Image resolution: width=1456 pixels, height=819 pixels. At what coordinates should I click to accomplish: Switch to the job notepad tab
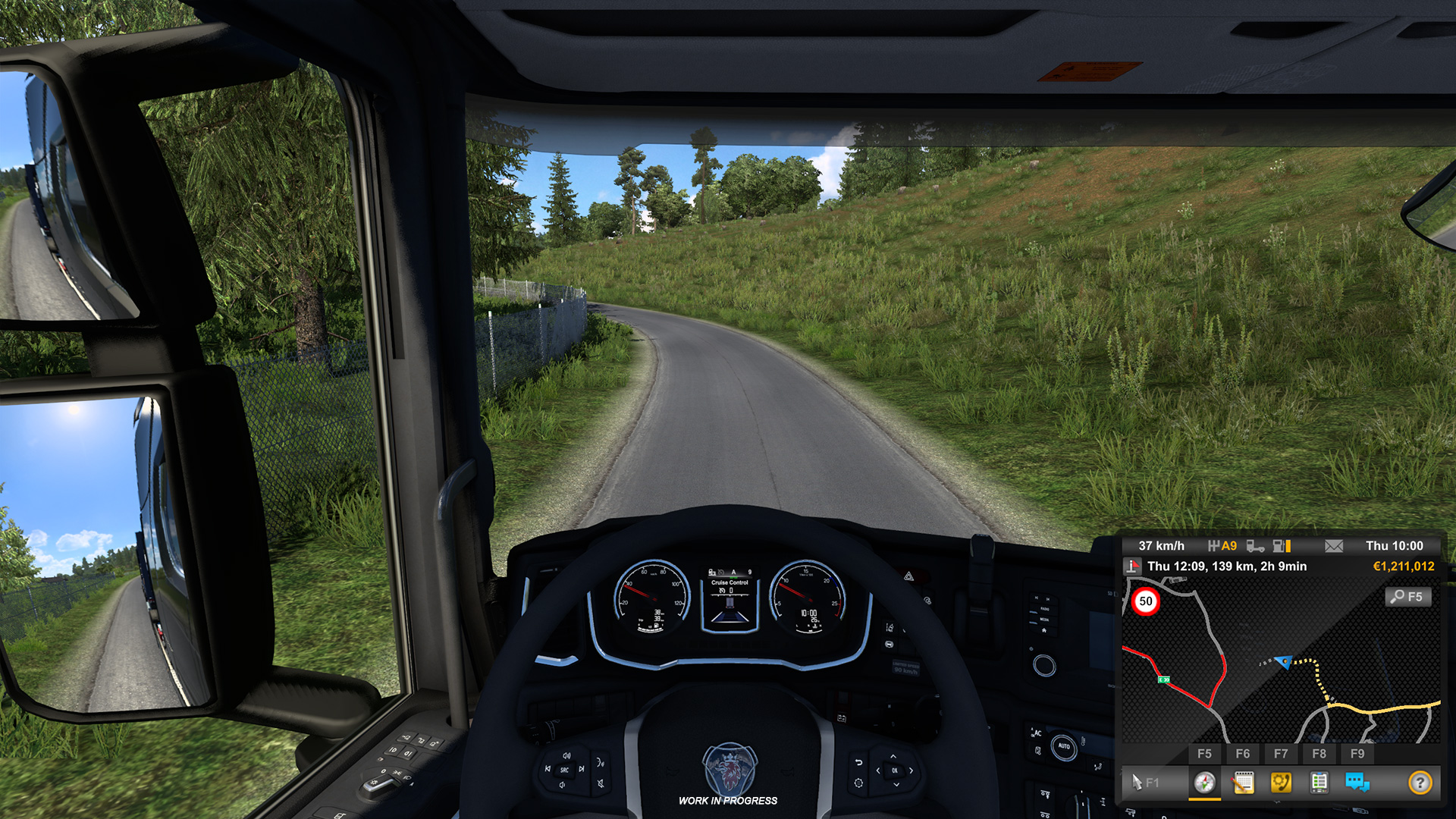1243,782
